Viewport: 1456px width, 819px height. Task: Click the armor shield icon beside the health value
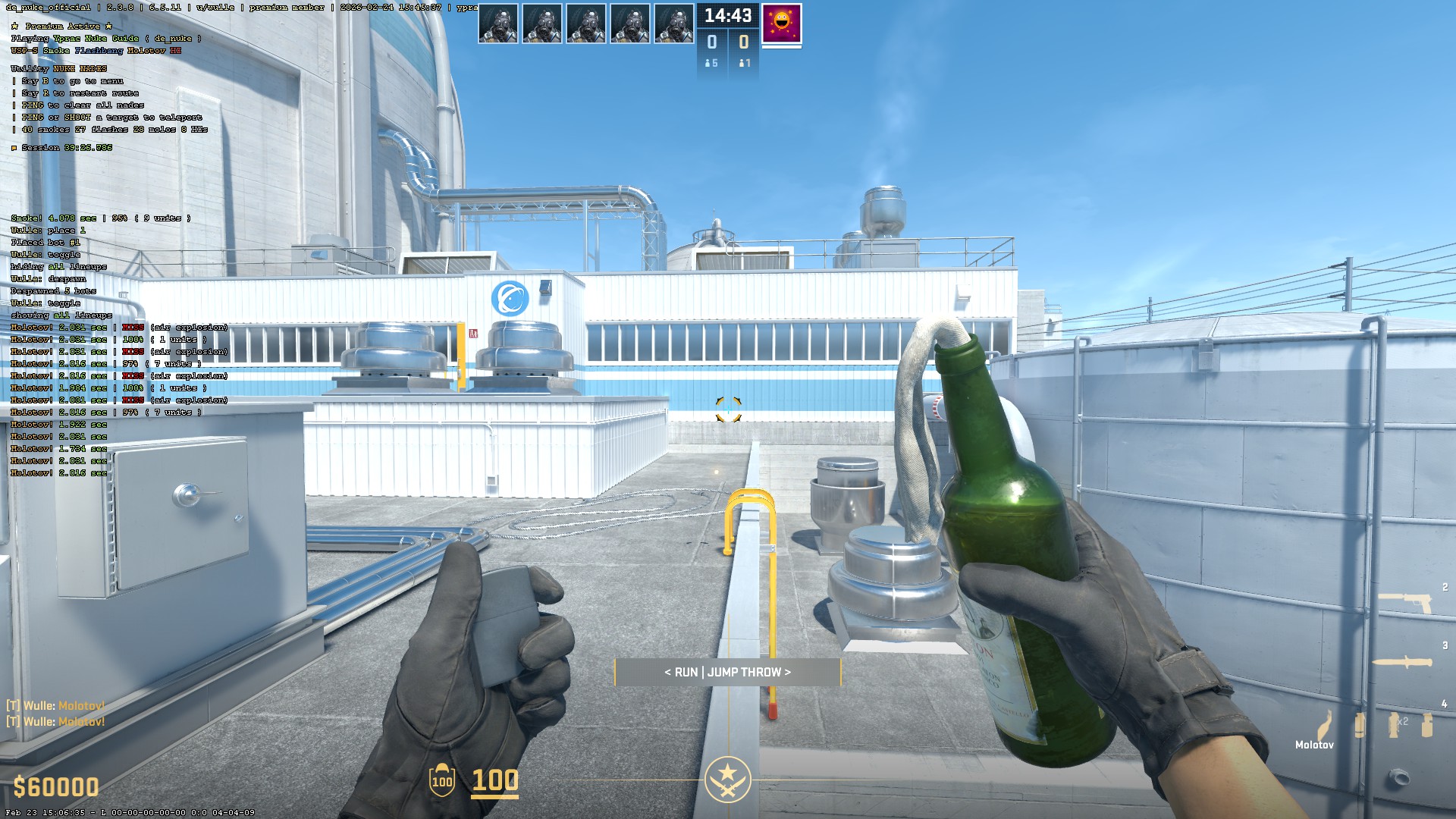441,780
